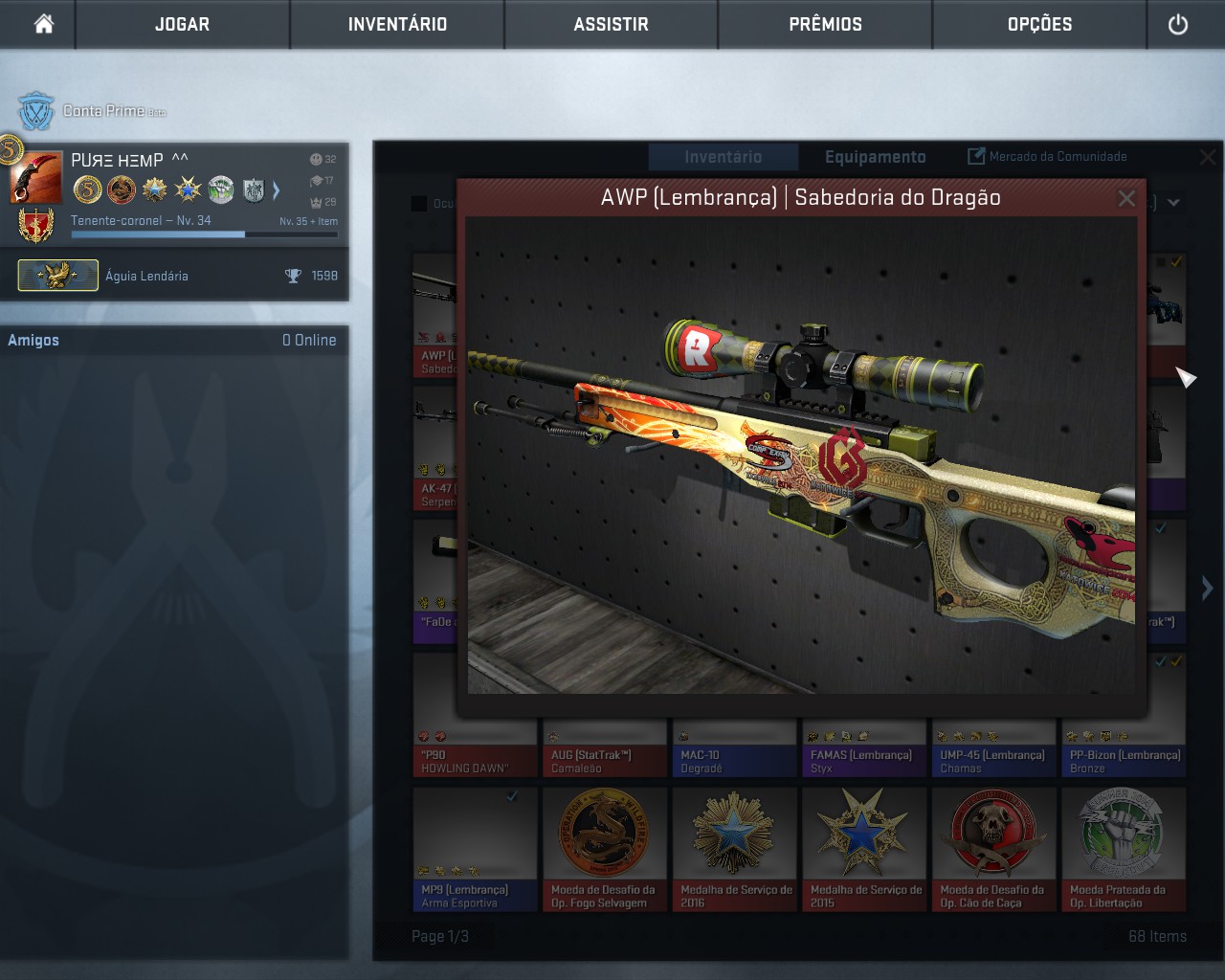Switch to the Equipamento tab
This screenshot has height=980, width=1225.
pos(874,156)
